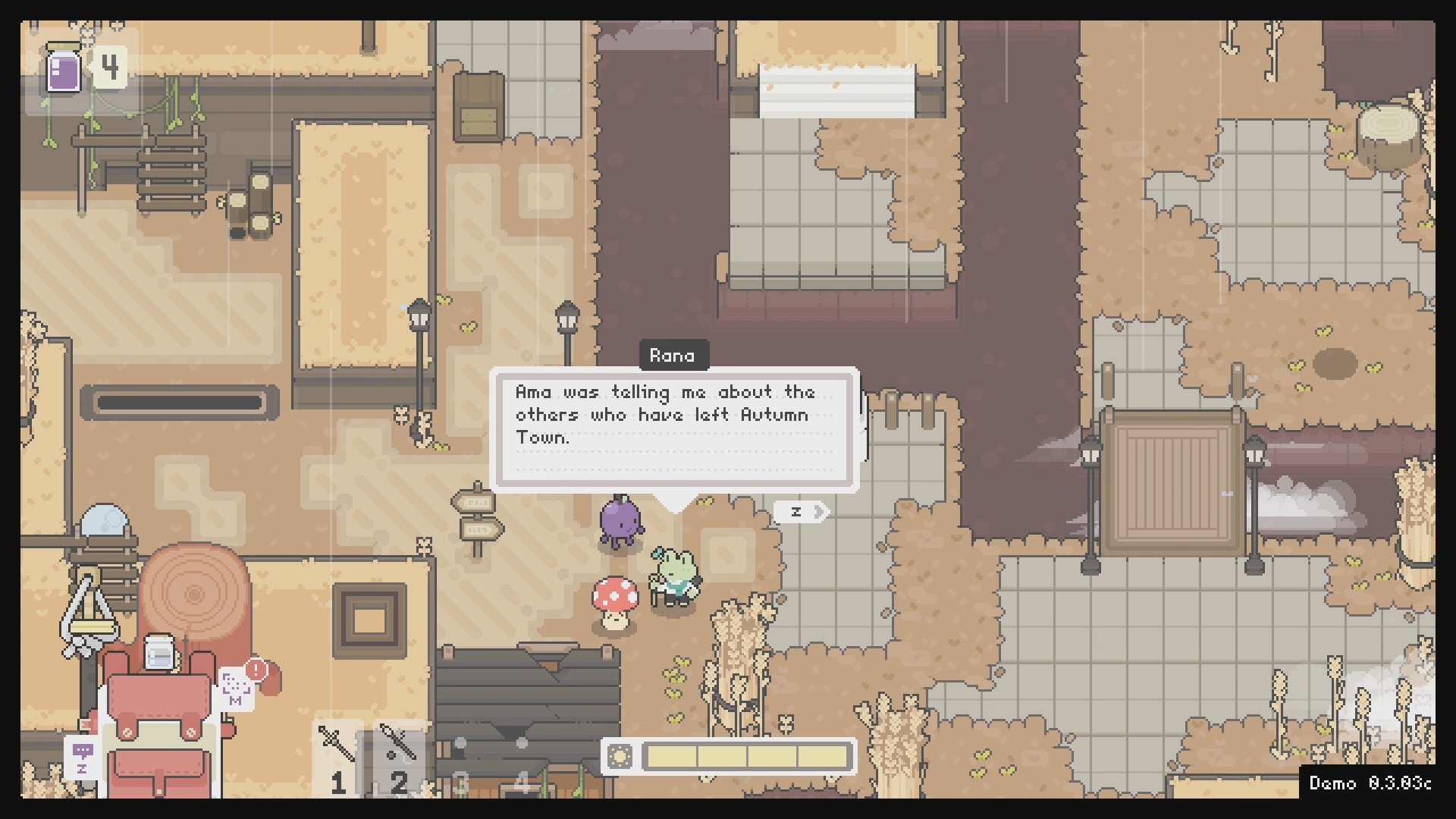Click the Rana name tag
This screenshot has width=1456, height=819.
[673, 355]
